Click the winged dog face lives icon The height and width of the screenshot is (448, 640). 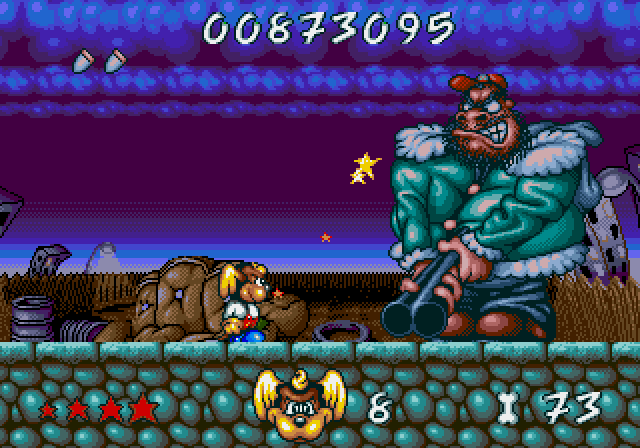[296, 404]
